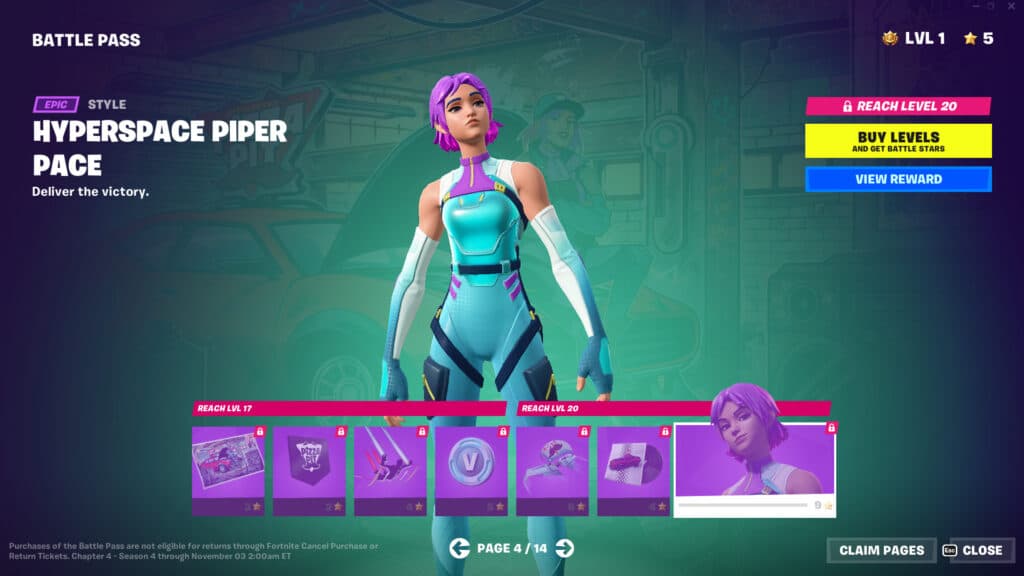Screen dimensions: 1024x576
Task: Click the Claim Pages button
Action: (x=881, y=550)
